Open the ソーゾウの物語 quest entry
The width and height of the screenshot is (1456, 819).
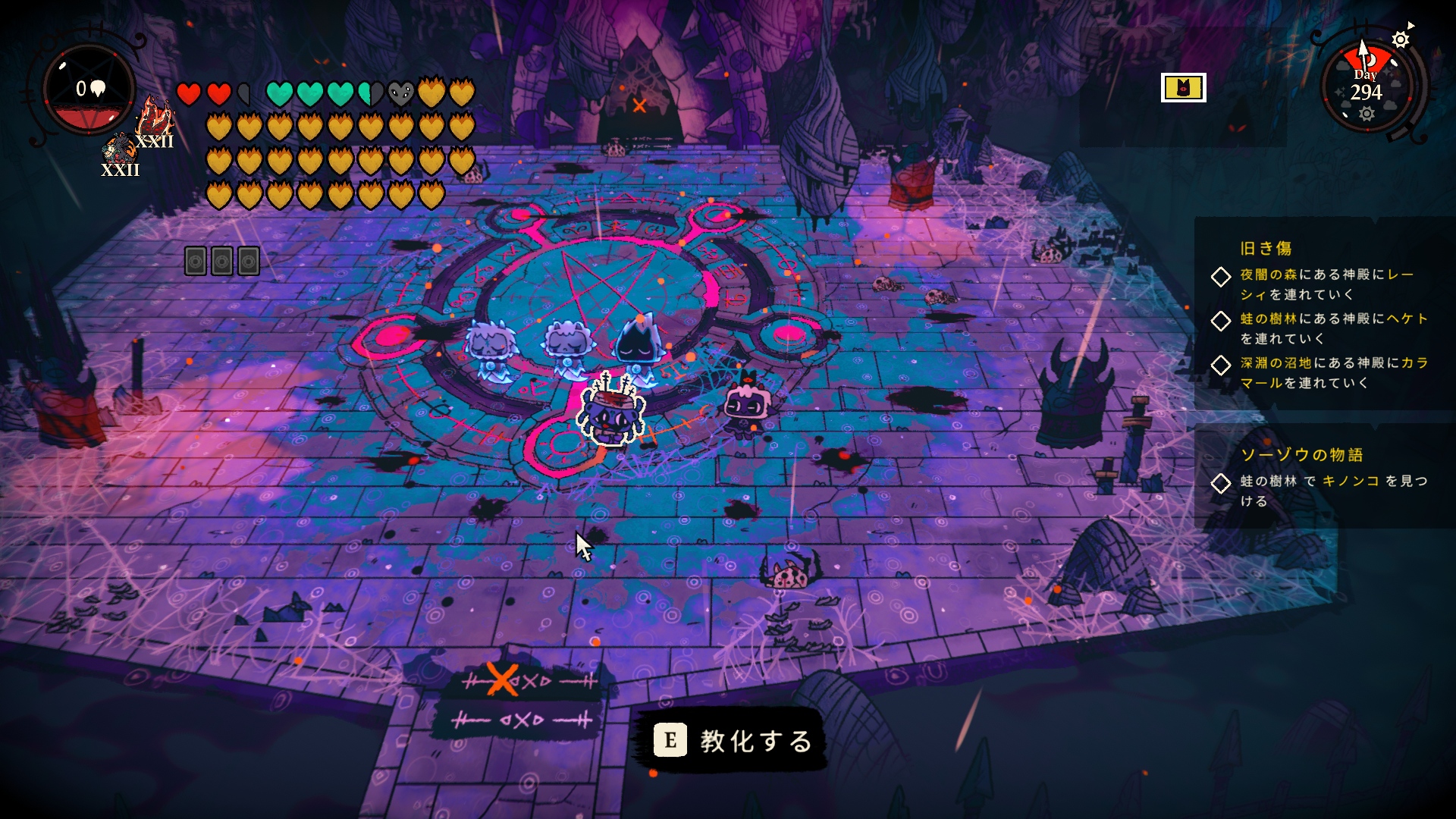coord(1301,455)
